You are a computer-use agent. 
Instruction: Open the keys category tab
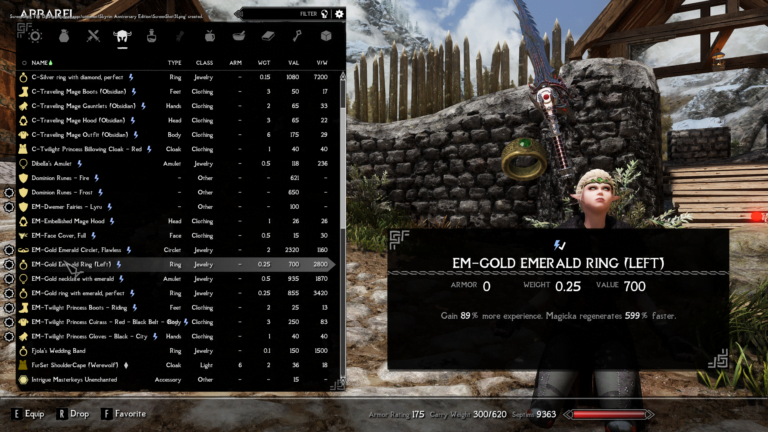click(x=297, y=36)
